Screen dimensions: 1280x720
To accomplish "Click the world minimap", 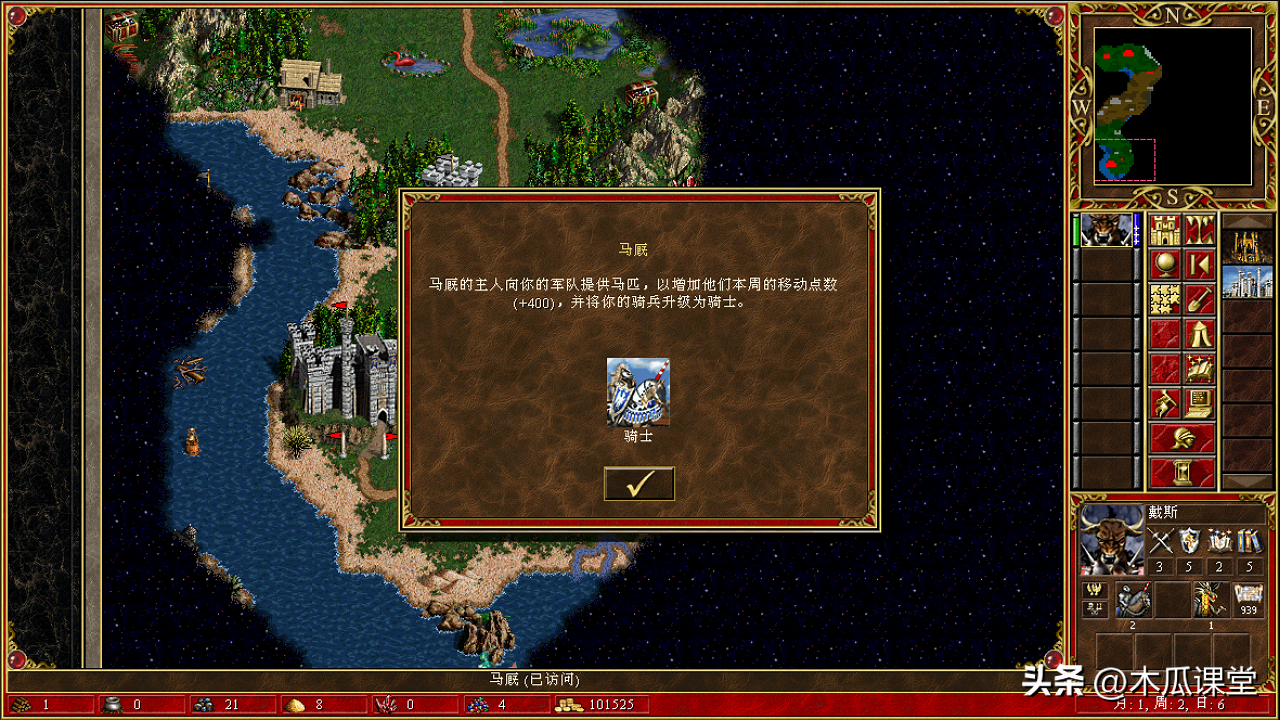I will [x=1172, y=105].
